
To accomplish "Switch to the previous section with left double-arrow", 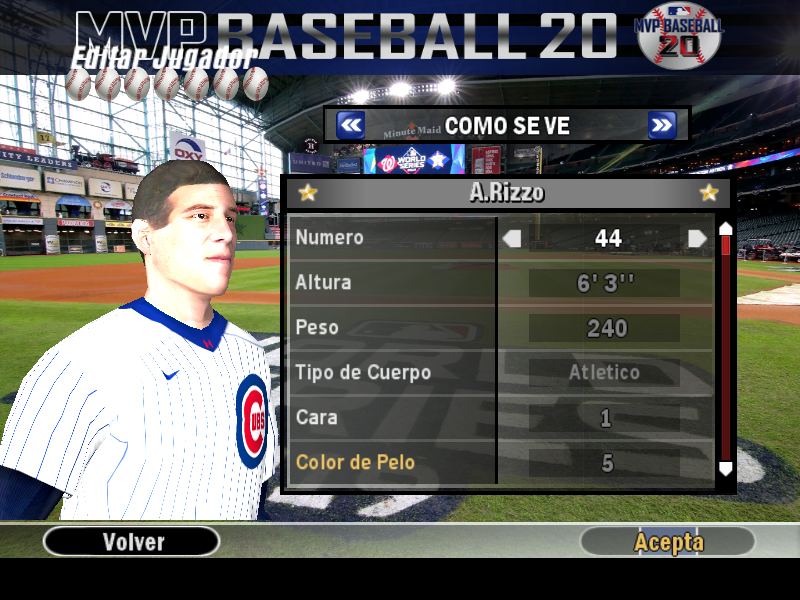I will [350, 125].
